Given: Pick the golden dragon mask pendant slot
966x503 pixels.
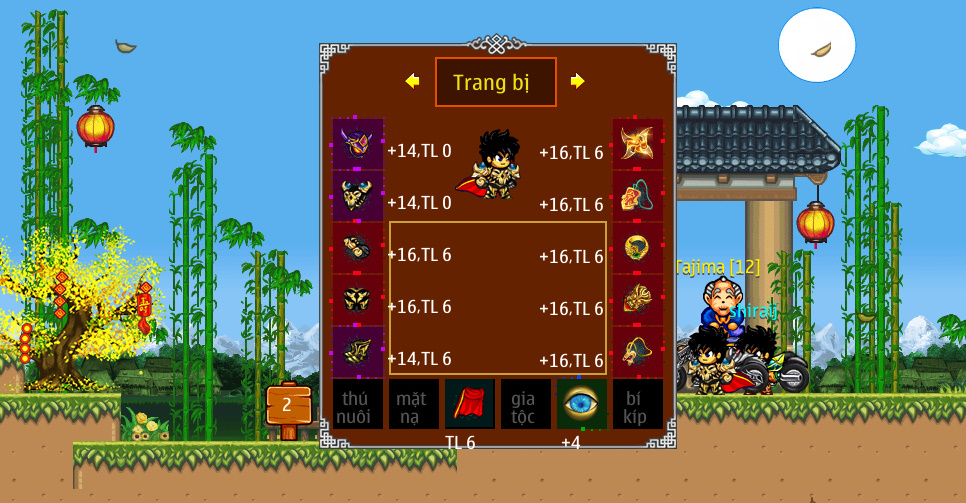Looking at the screenshot, I should click(x=638, y=300).
